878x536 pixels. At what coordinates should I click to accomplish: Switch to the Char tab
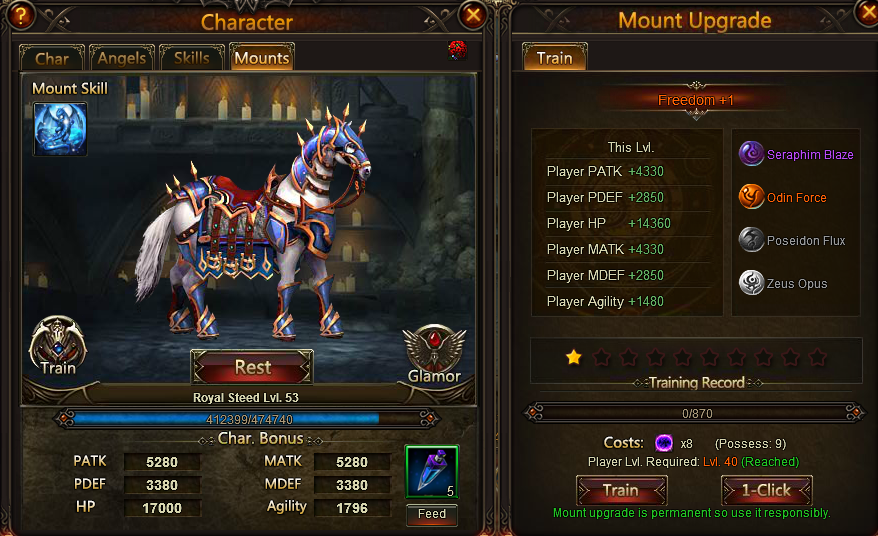point(52,58)
